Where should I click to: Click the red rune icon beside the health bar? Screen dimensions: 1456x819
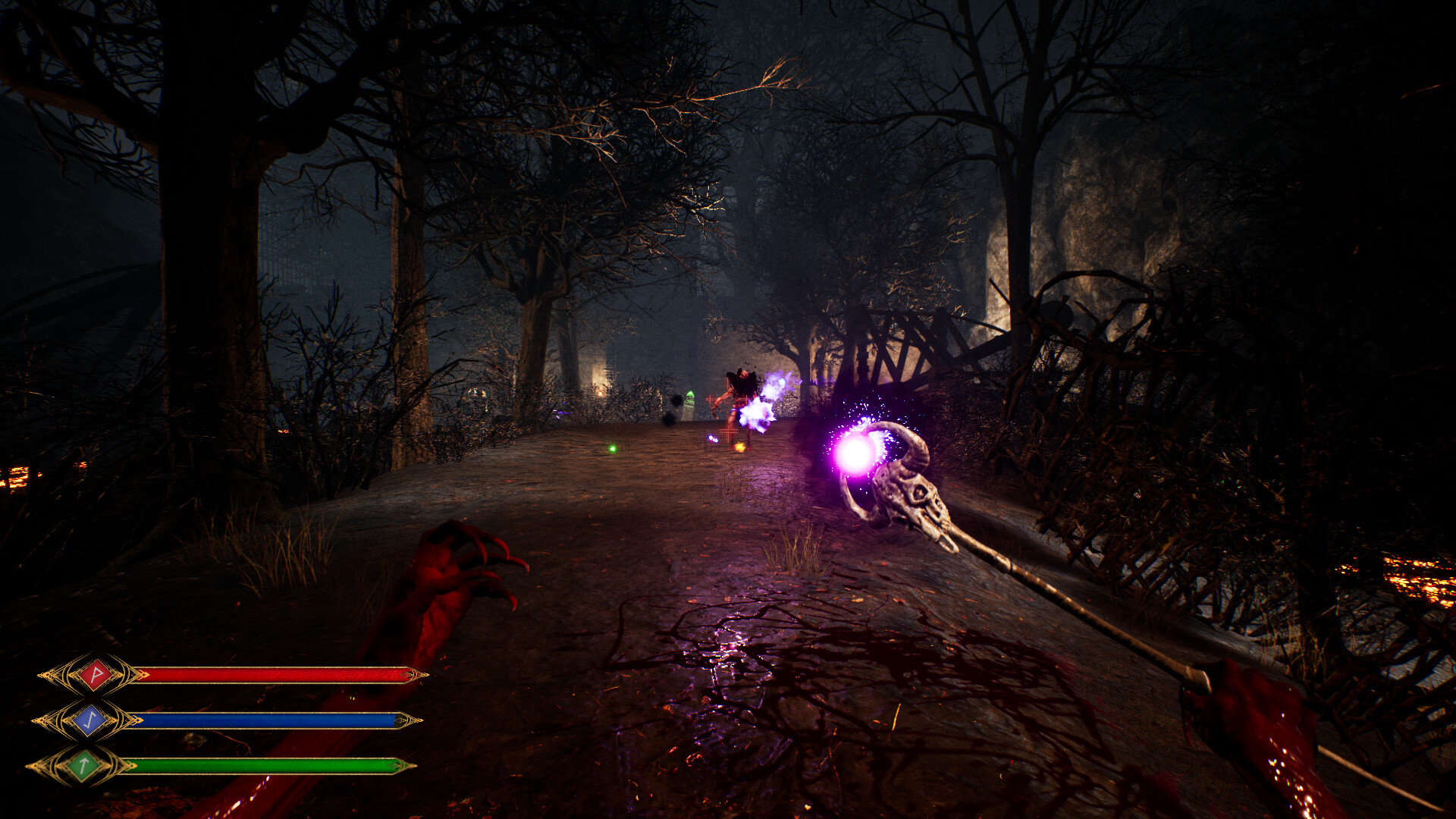pyautogui.click(x=95, y=673)
